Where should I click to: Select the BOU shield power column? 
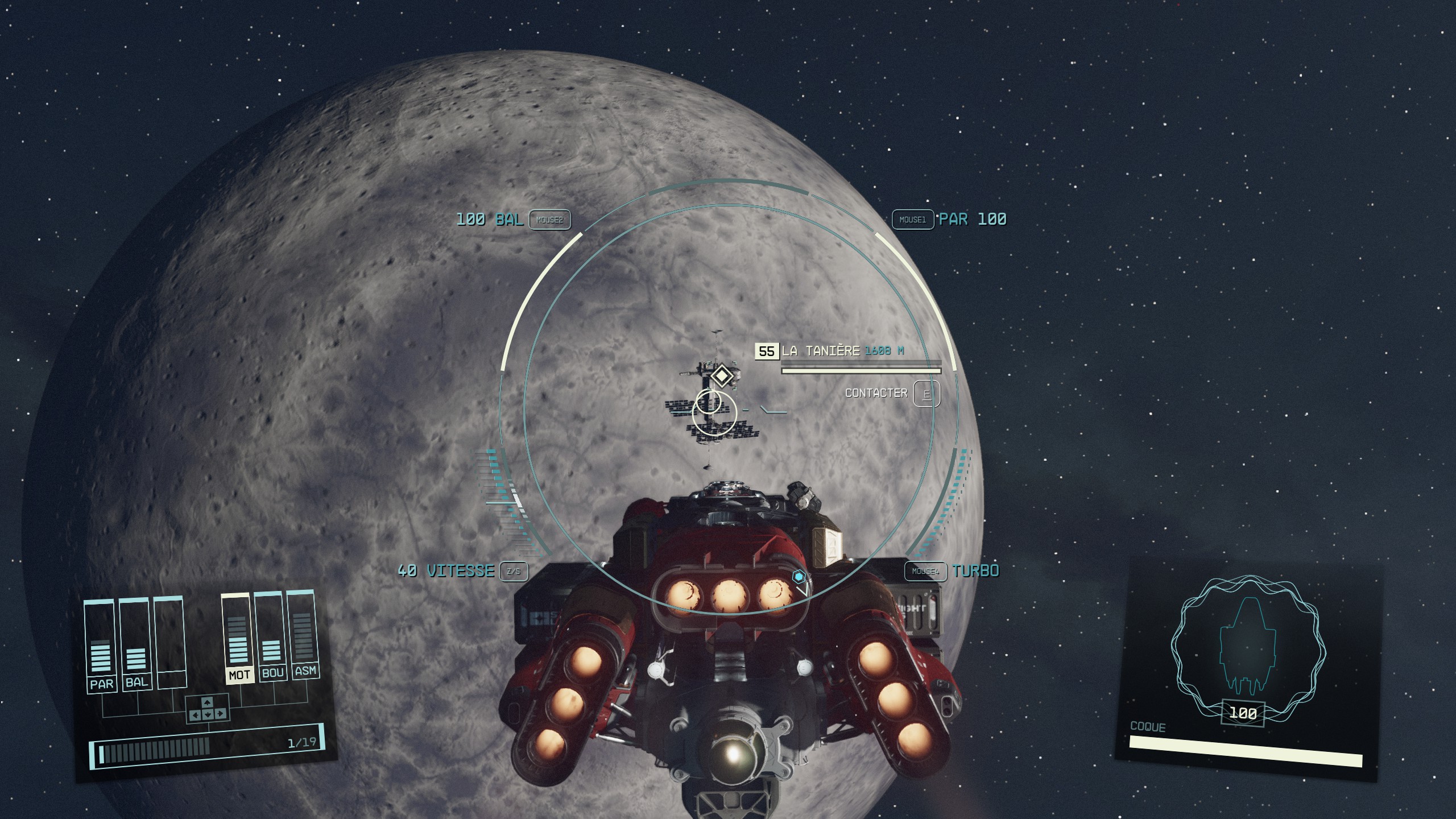271,635
